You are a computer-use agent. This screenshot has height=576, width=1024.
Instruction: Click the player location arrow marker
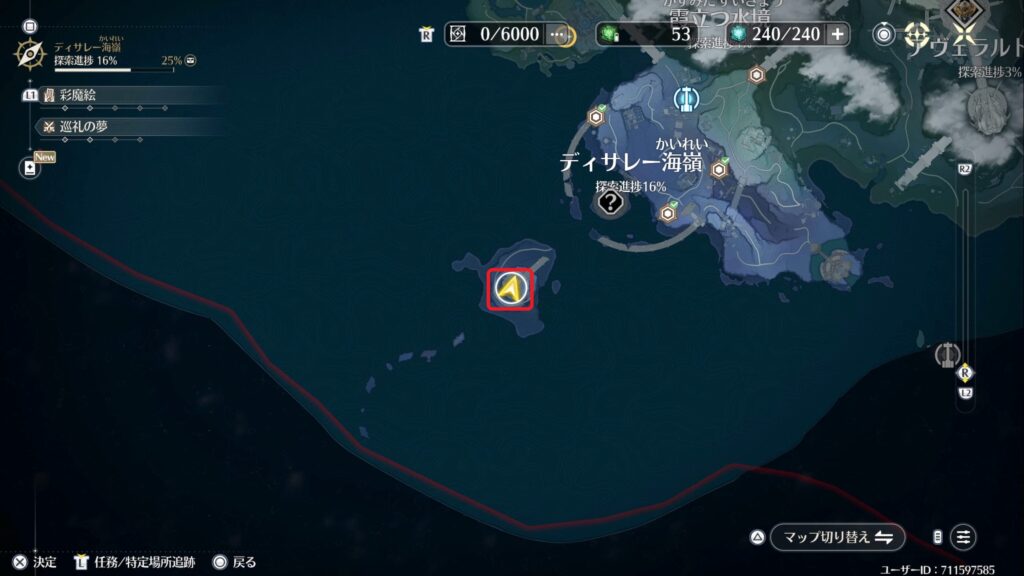pyautogui.click(x=510, y=289)
